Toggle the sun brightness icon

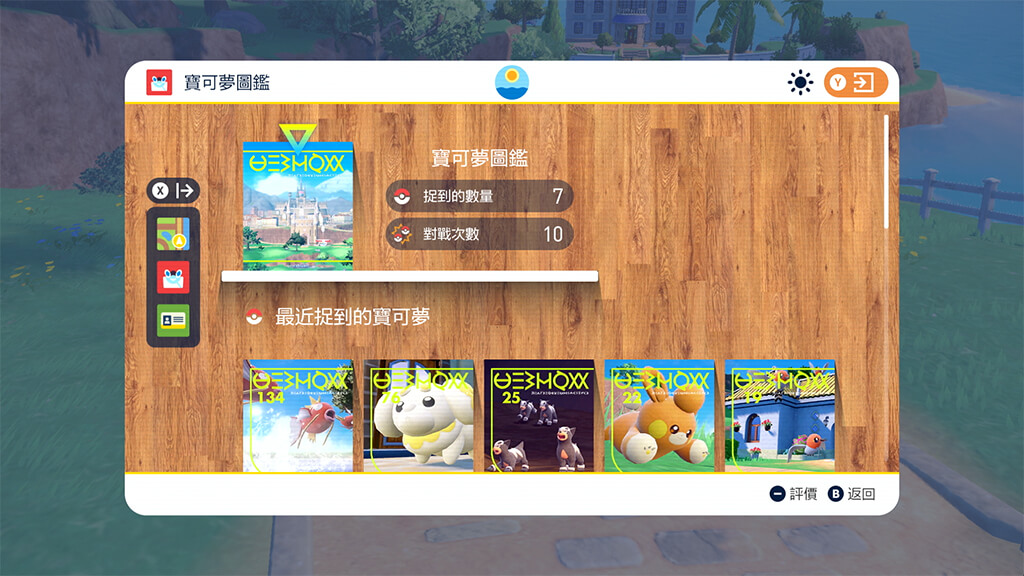800,83
